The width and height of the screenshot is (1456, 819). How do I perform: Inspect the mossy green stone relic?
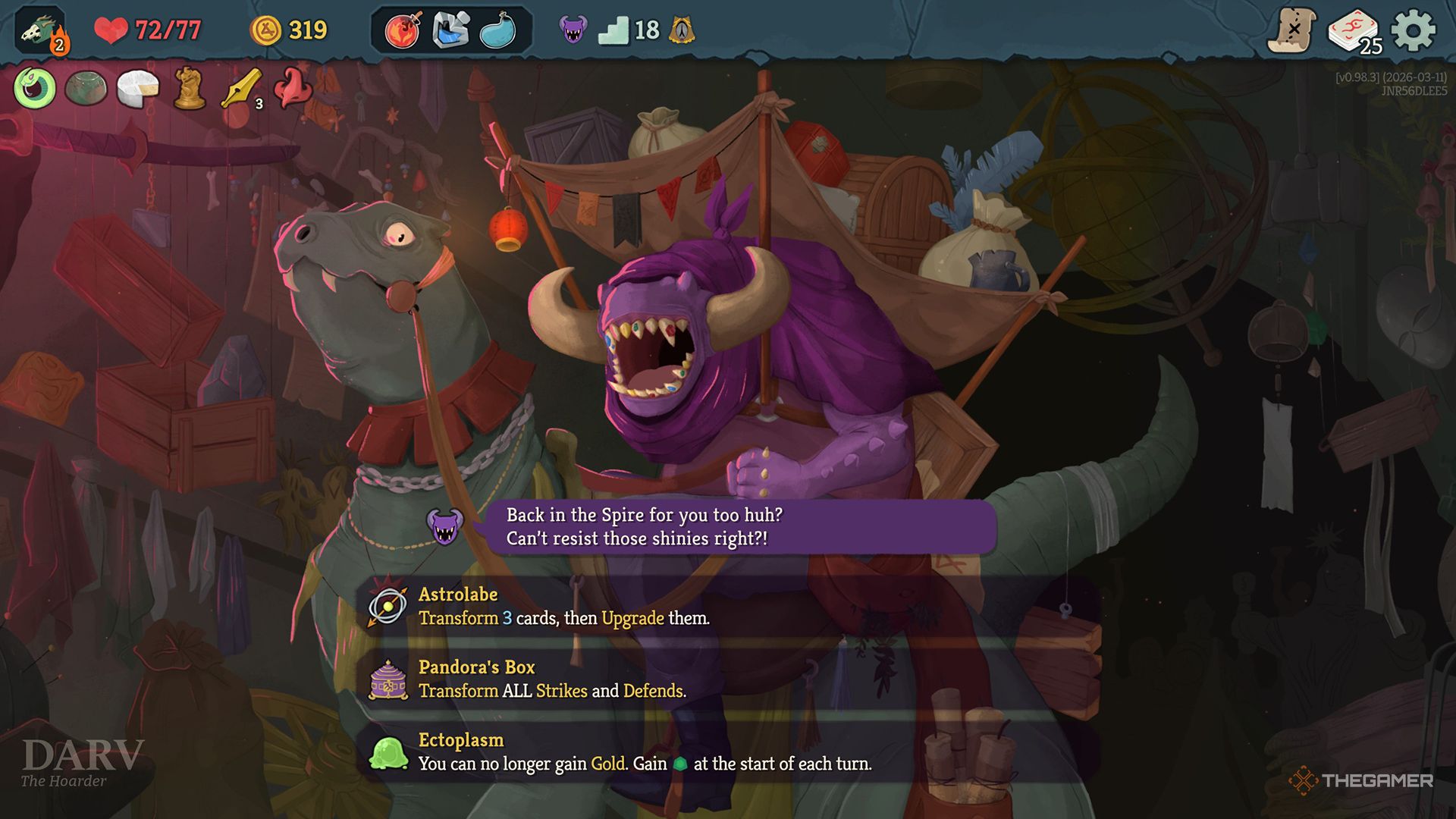[x=86, y=88]
